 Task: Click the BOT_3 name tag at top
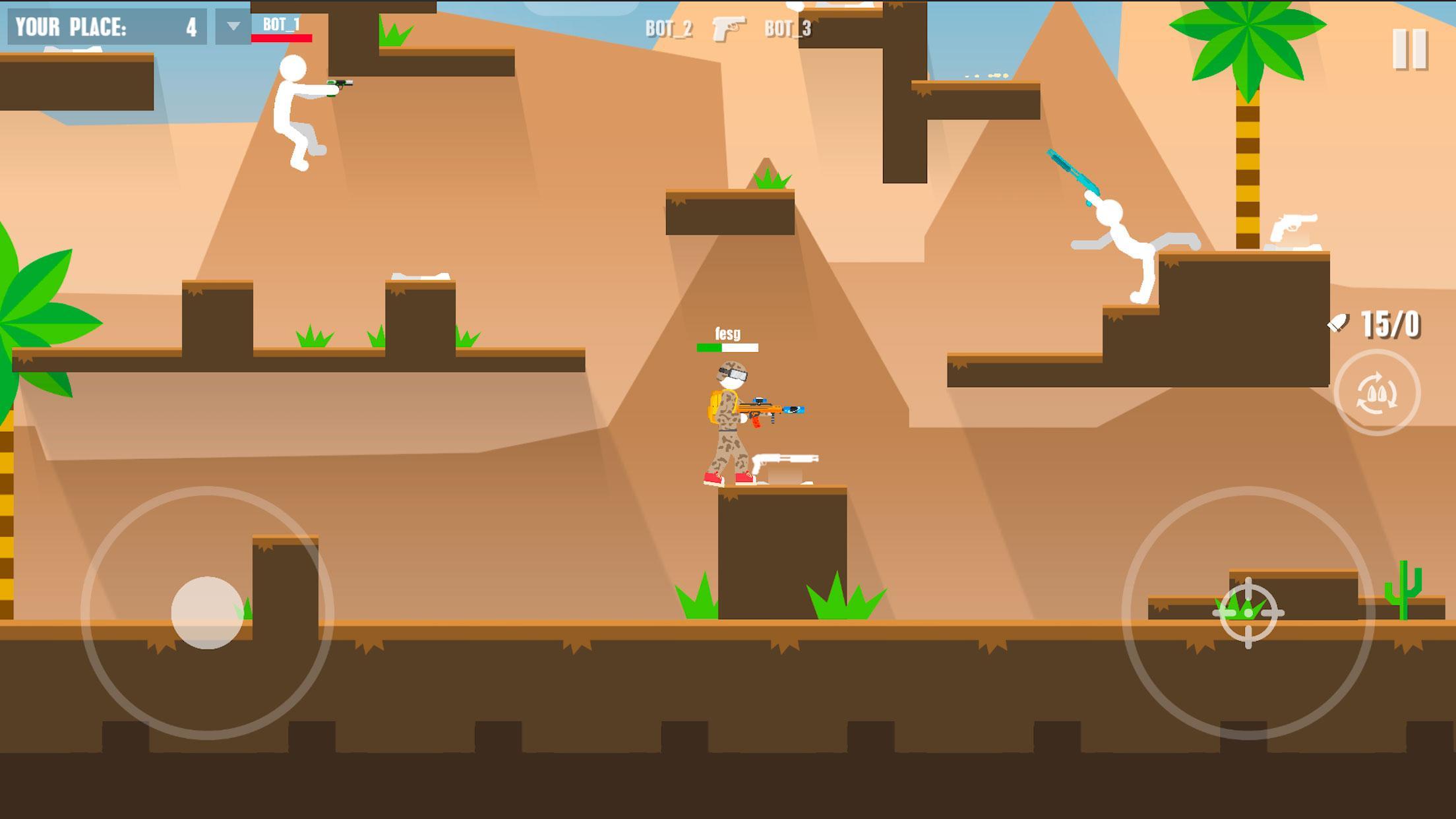pyautogui.click(x=789, y=29)
